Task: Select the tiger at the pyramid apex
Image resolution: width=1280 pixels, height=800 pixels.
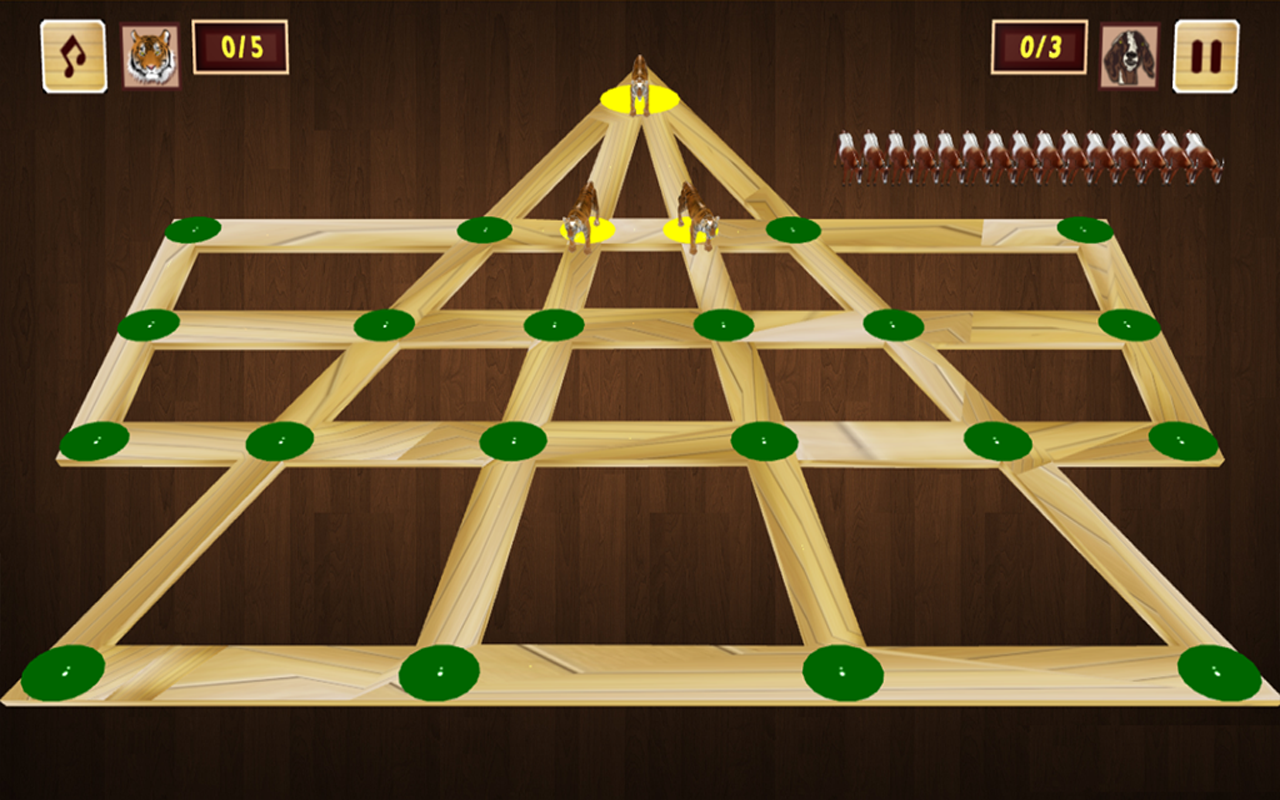Action: point(640,88)
